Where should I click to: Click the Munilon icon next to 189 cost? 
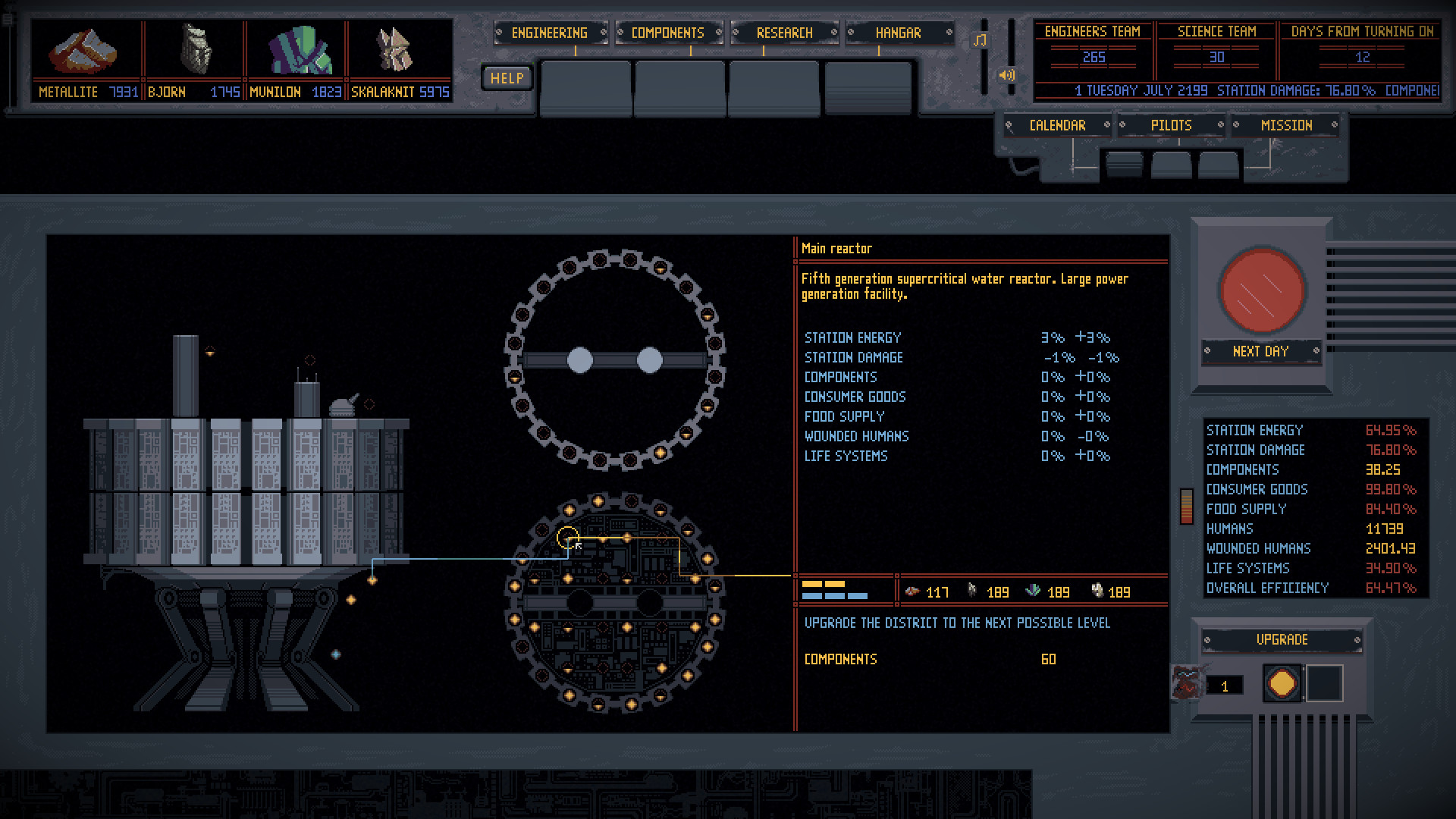(1034, 591)
